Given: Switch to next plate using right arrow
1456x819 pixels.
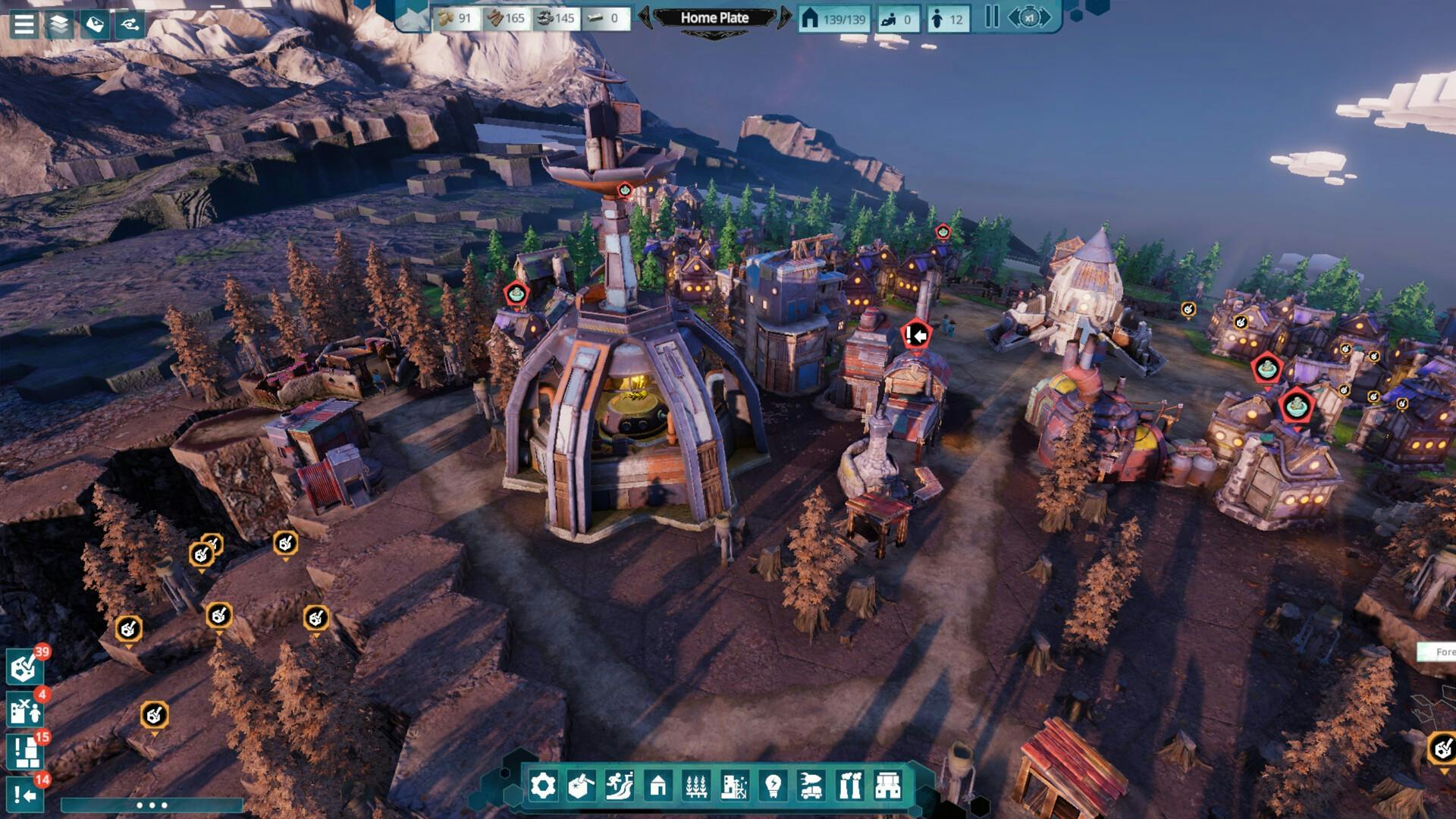Looking at the screenshot, I should 784,17.
